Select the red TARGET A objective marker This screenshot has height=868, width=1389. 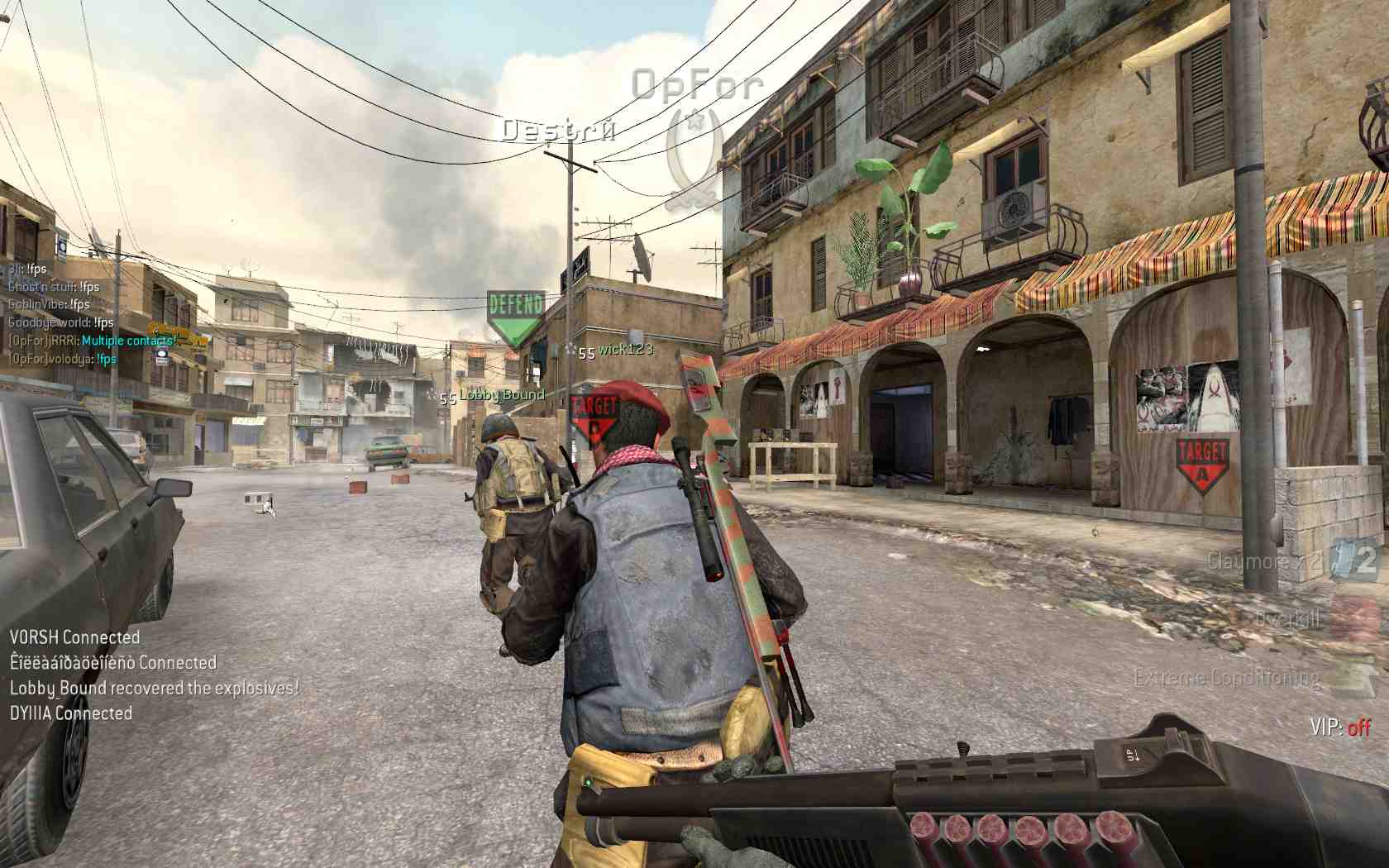tap(1201, 465)
